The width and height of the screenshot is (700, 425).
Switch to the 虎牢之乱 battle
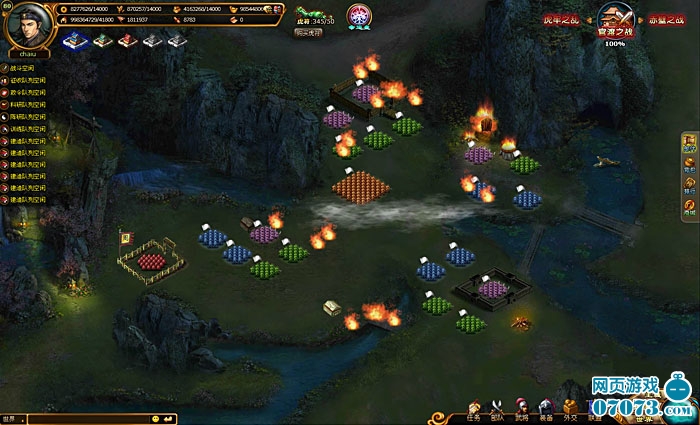(x=561, y=19)
